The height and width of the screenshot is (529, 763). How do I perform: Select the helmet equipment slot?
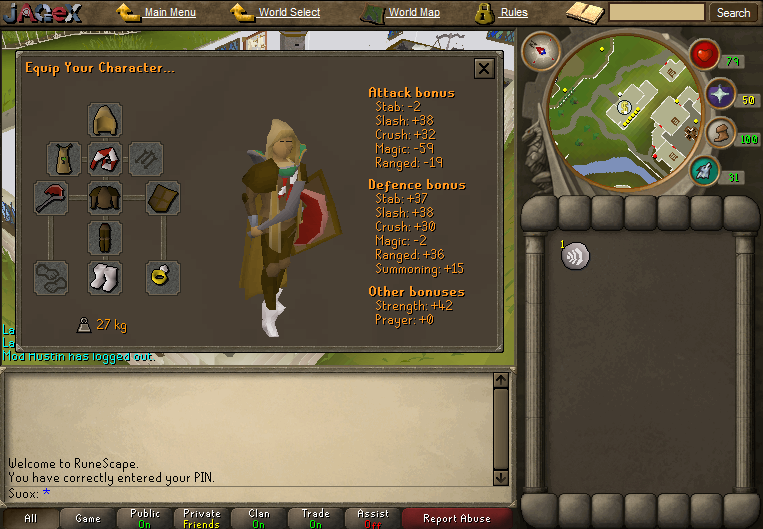click(105, 120)
